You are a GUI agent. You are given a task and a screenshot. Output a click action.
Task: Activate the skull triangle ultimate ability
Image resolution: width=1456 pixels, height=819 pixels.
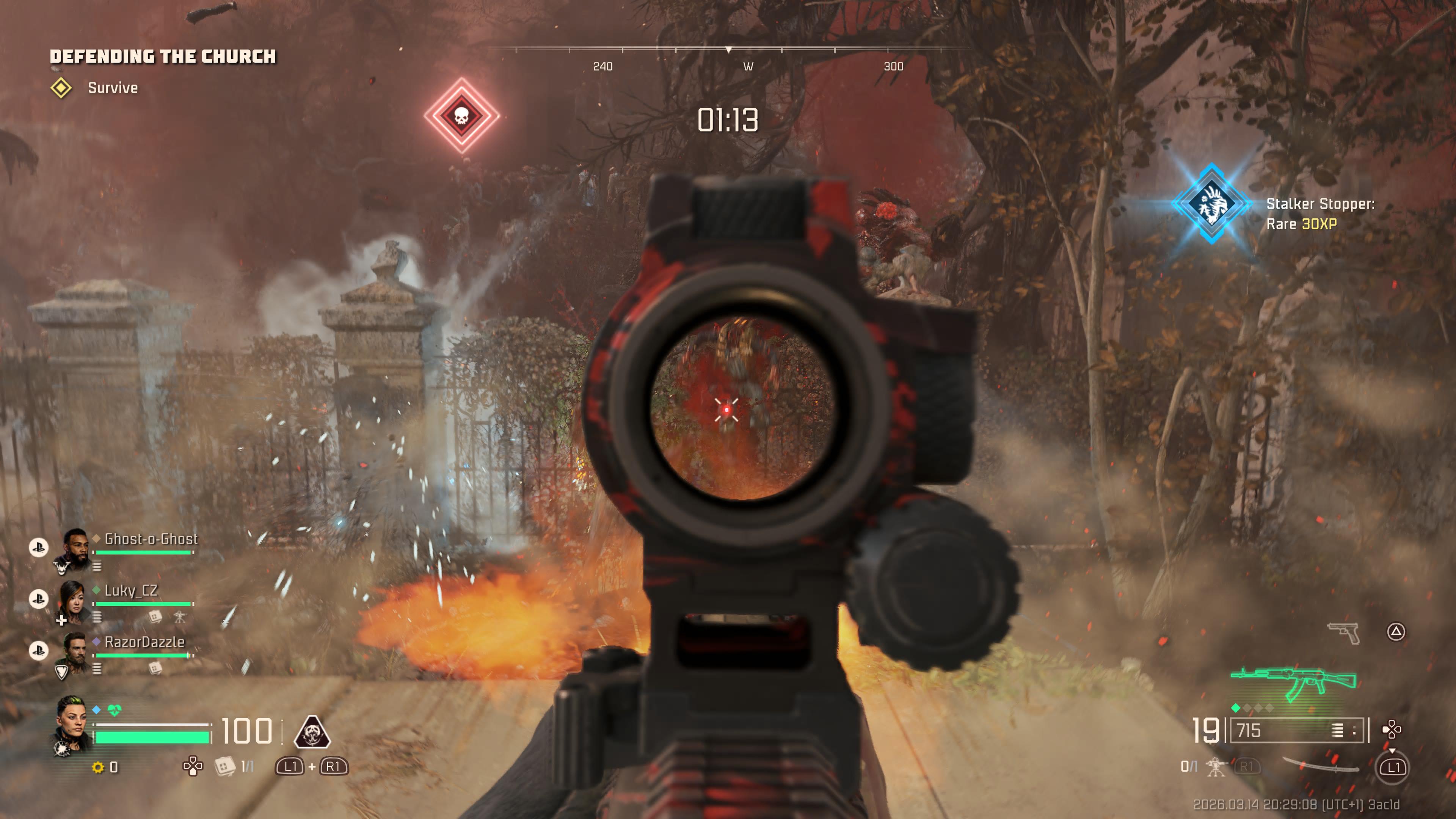pyautogui.click(x=312, y=731)
